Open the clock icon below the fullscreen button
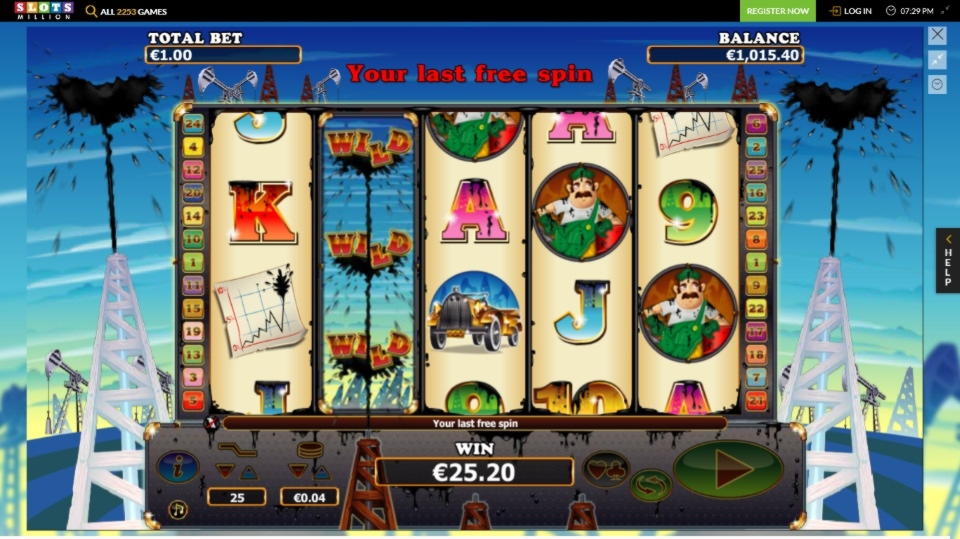The height and width of the screenshot is (539, 960). click(937, 85)
